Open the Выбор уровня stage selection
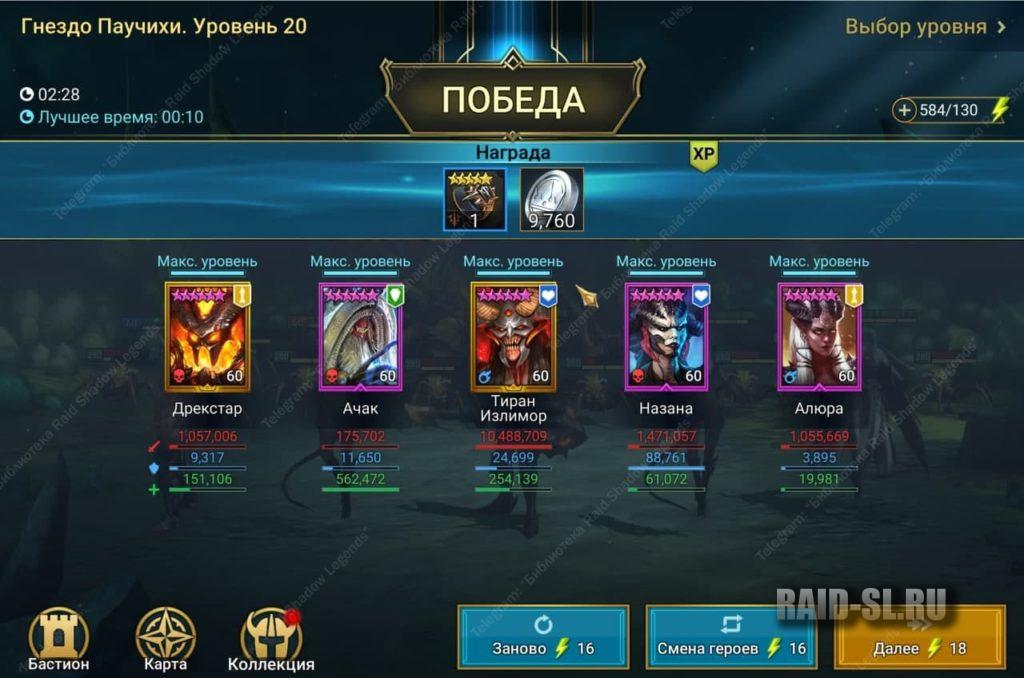1024x678 pixels. point(925,27)
